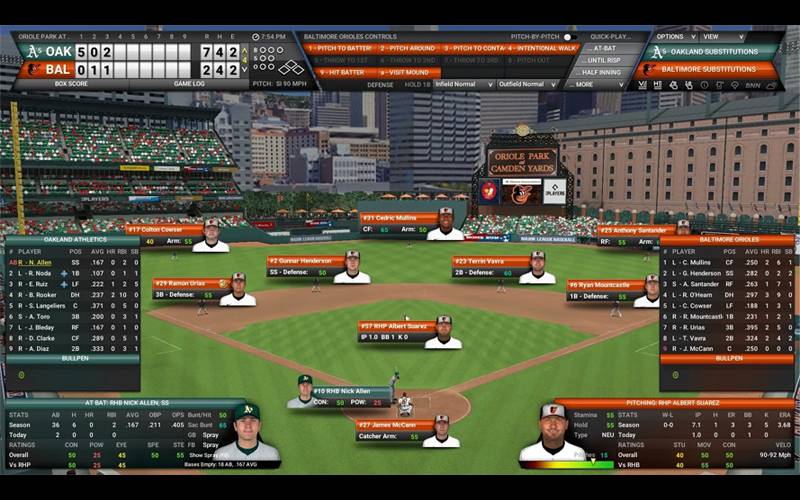The image size is (800, 500).
Task: Quick-play the current At-Bat
Action: 604,48
